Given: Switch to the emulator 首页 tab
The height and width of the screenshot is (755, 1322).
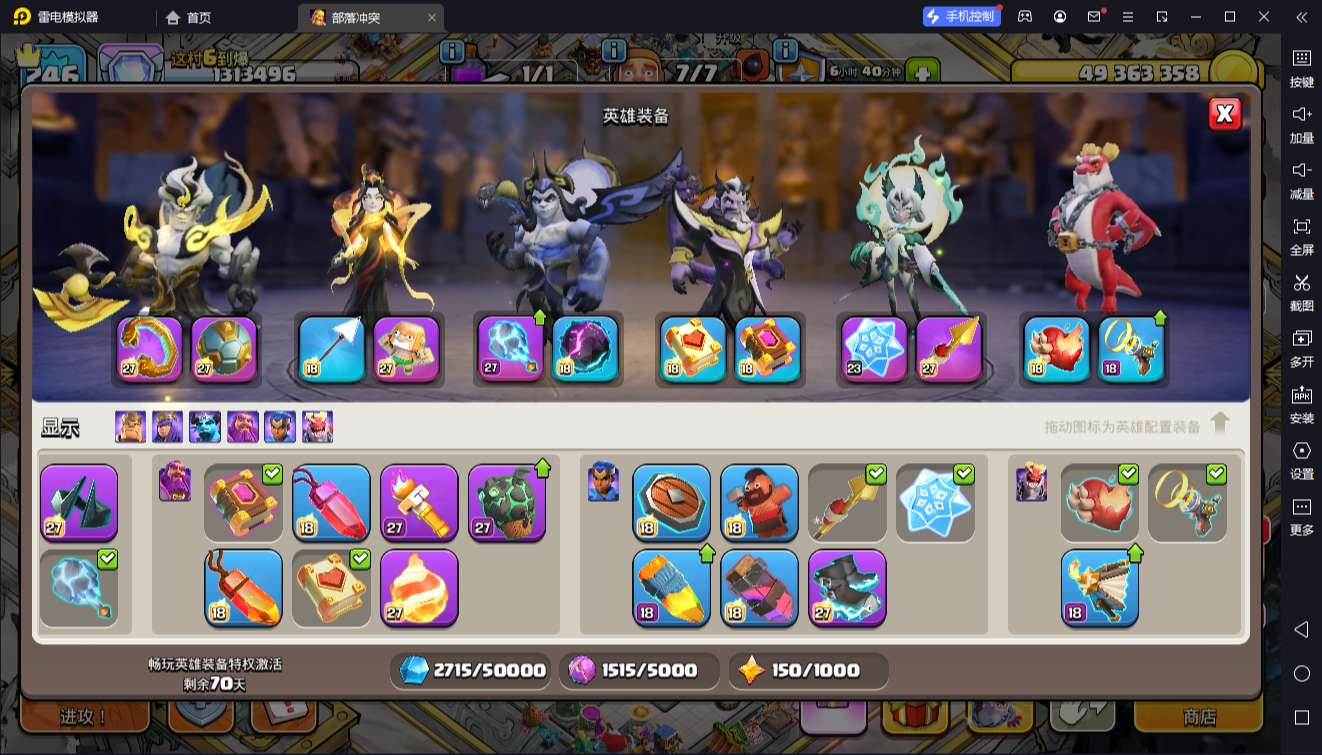Looking at the screenshot, I should tap(189, 17).
